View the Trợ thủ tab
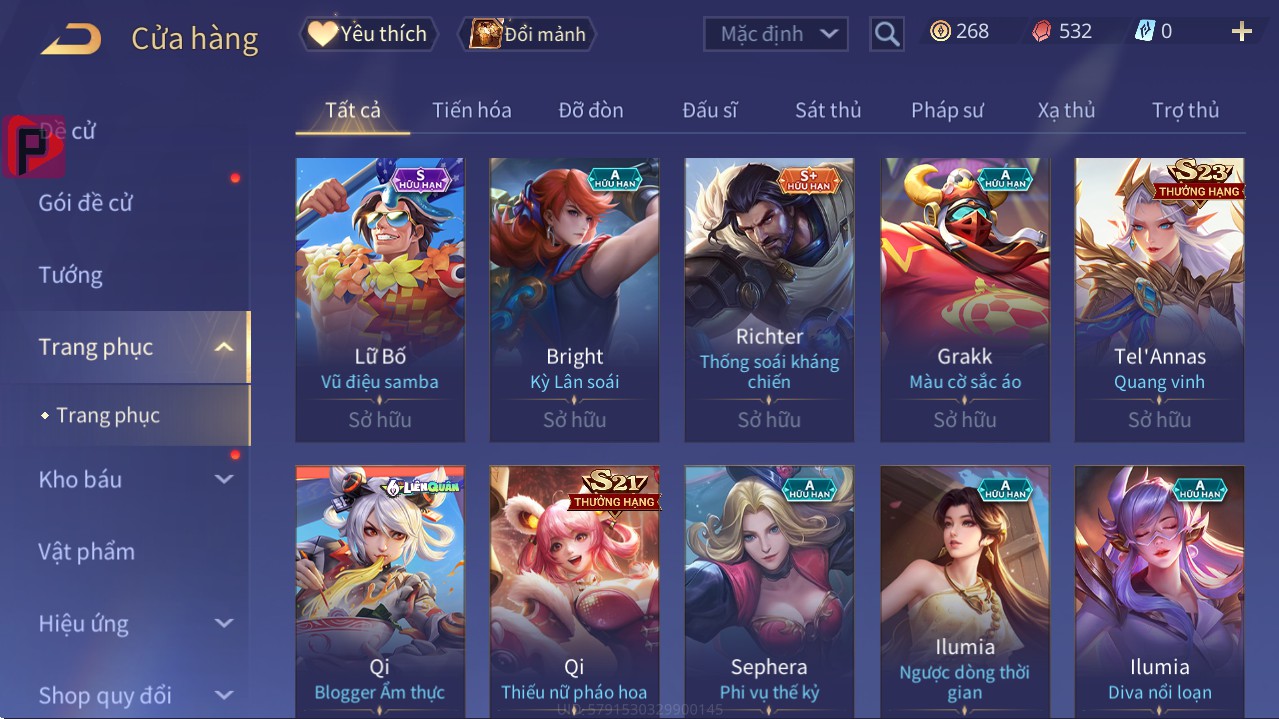 pos(1185,110)
